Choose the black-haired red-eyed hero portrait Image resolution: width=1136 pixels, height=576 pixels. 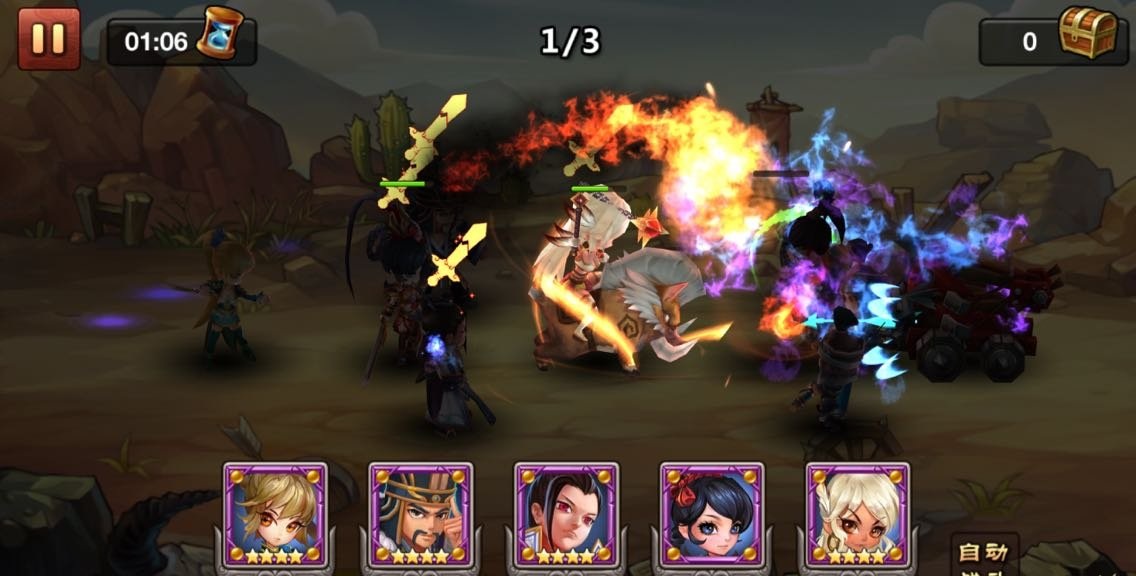point(567,513)
